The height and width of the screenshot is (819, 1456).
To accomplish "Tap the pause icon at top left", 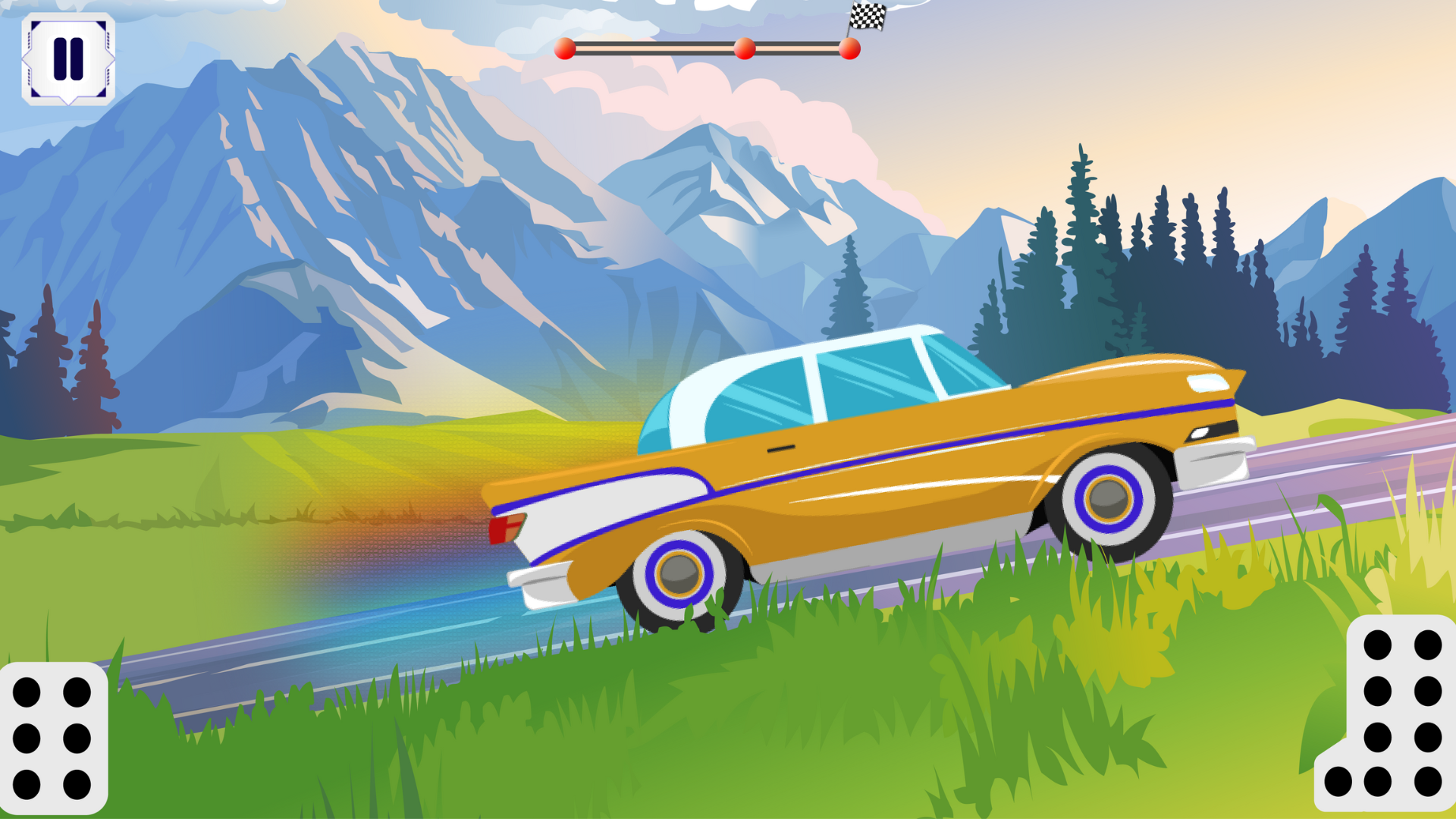I will tap(68, 57).
